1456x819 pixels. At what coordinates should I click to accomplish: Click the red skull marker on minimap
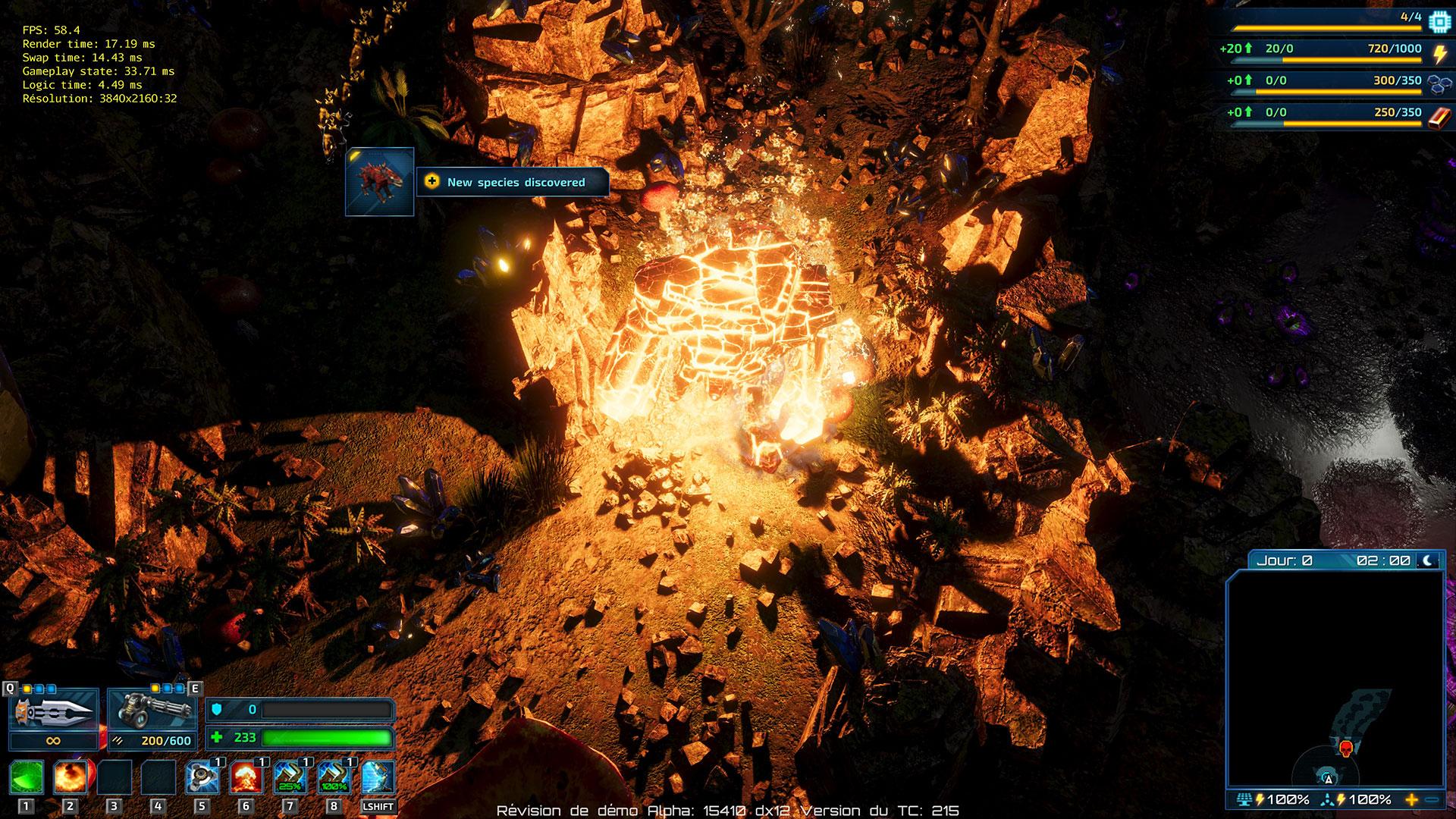(x=1346, y=749)
